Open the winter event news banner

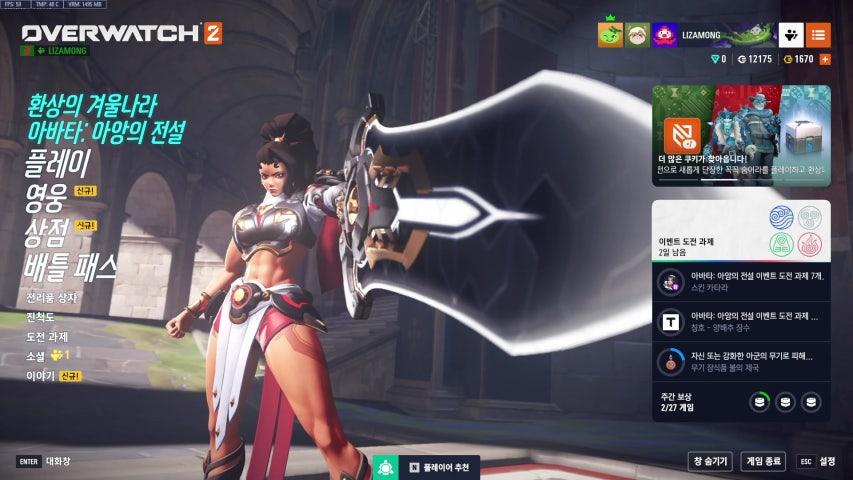coord(741,136)
